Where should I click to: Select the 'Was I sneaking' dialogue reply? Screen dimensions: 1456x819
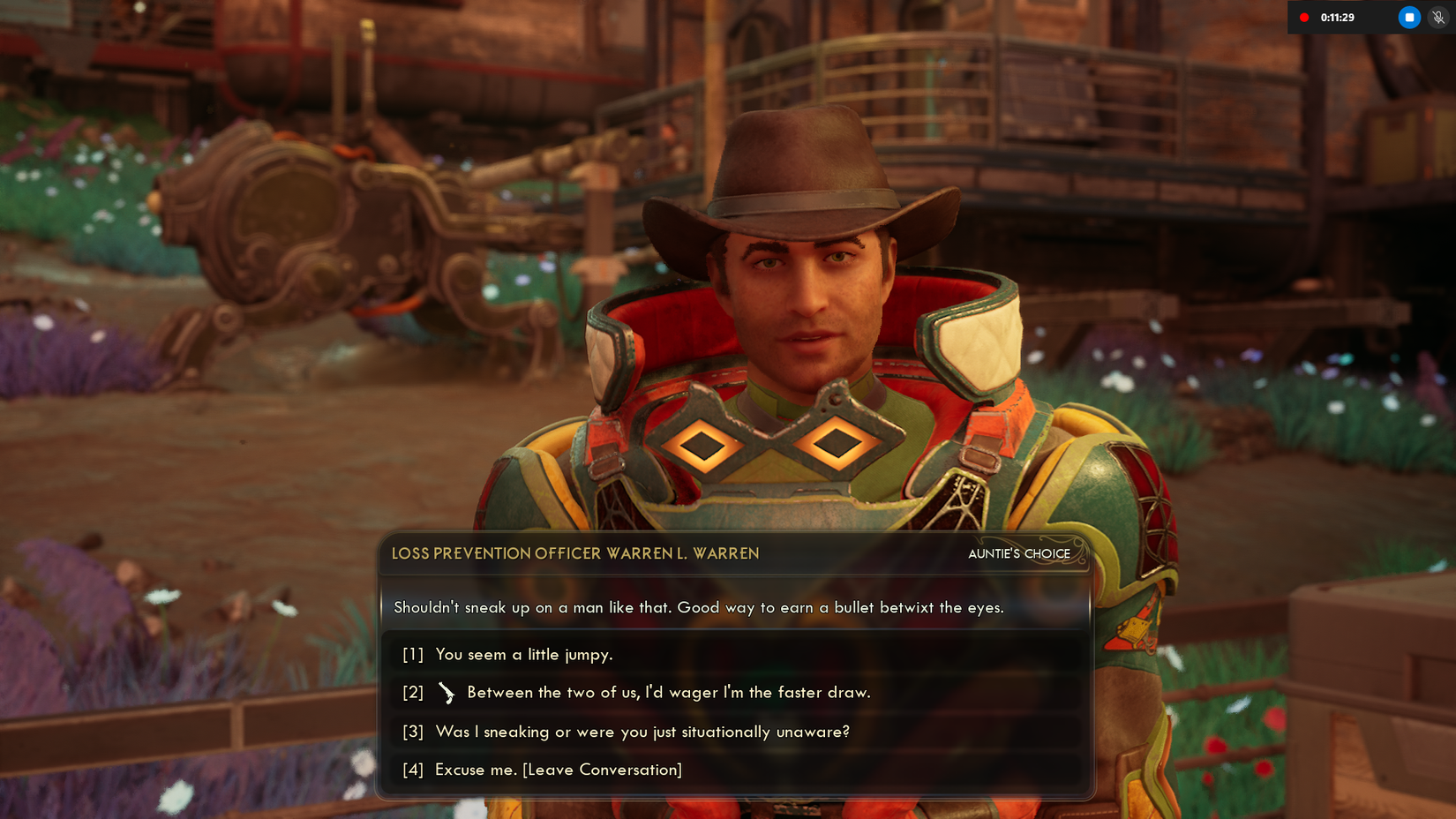click(x=642, y=732)
